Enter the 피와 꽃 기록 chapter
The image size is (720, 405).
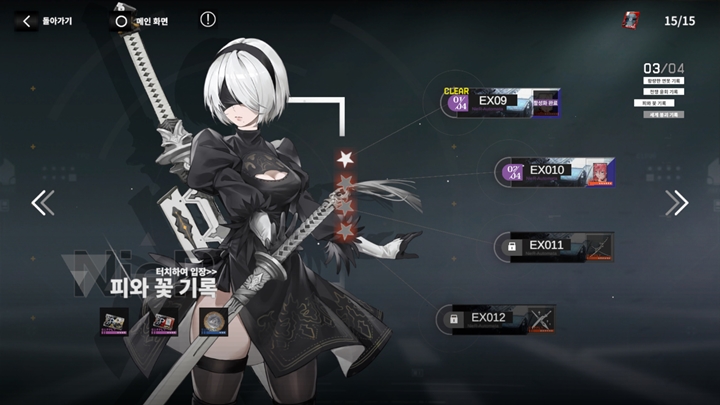click(x=163, y=285)
